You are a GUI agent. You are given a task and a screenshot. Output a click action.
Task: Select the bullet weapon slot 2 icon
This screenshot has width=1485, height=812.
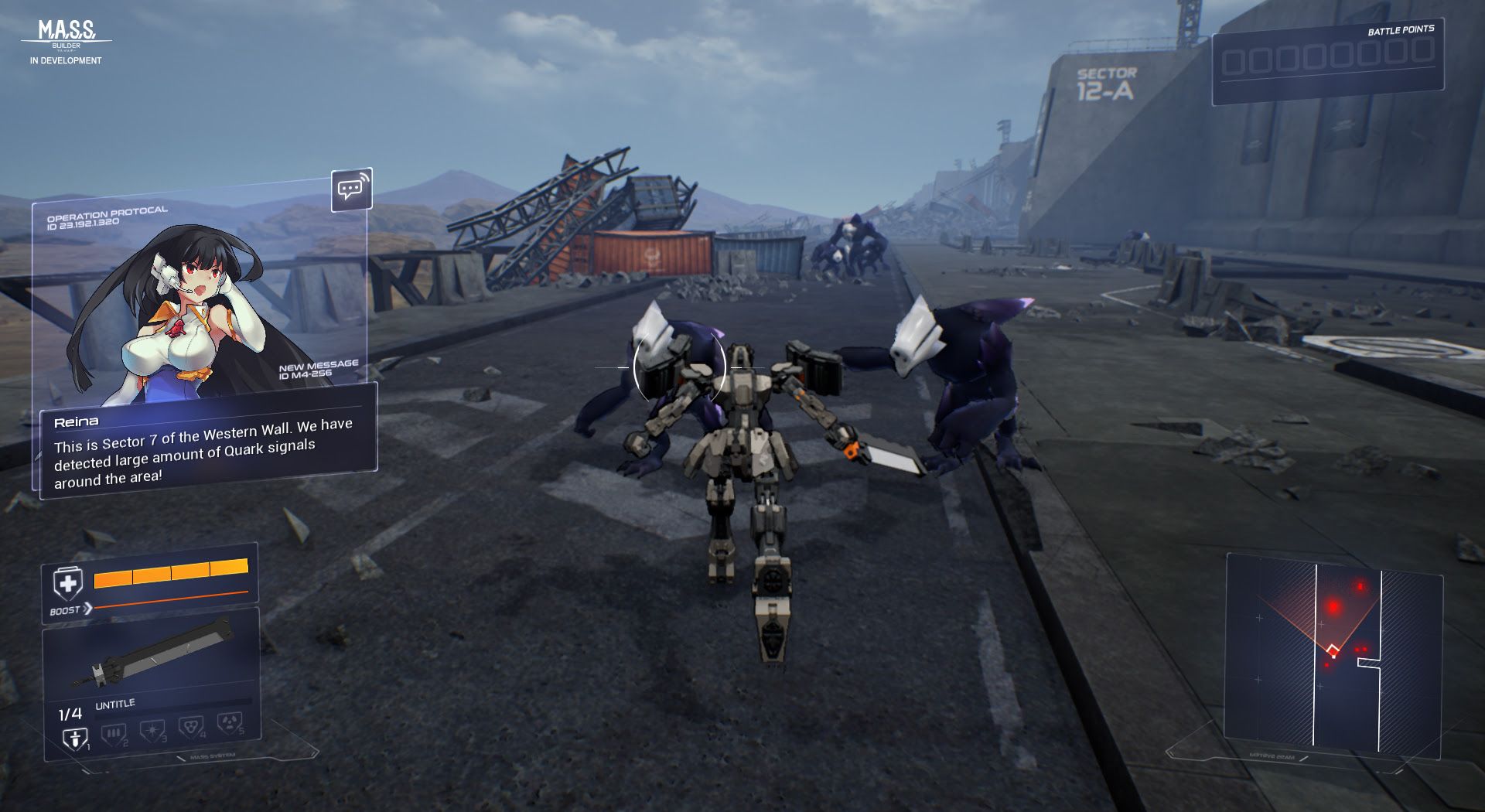pos(113,733)
